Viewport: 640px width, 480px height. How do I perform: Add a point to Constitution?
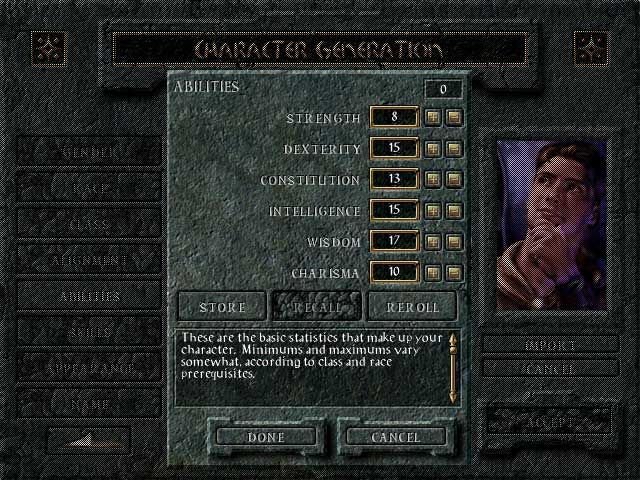[x=433, y=180]
